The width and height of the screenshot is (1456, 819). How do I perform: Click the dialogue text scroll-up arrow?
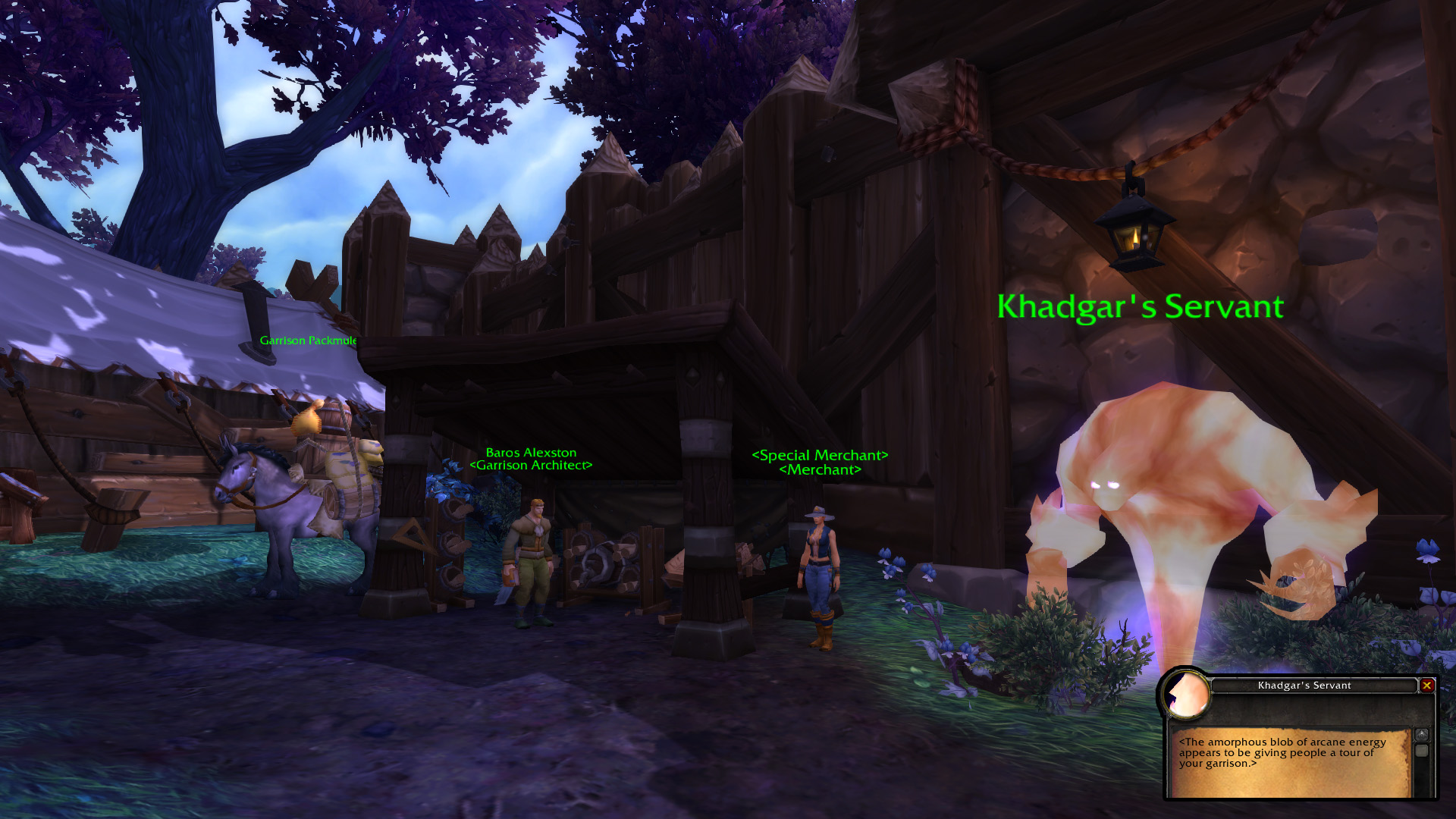pyautogui.click(x=1422, y=734)
